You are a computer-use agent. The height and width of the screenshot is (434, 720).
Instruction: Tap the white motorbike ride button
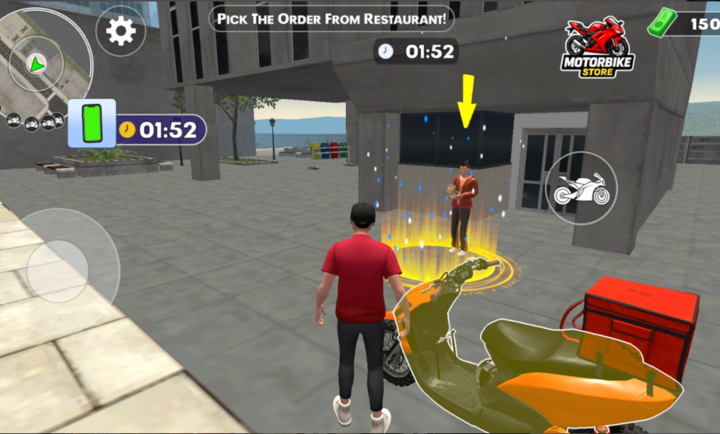coord(581,188)
